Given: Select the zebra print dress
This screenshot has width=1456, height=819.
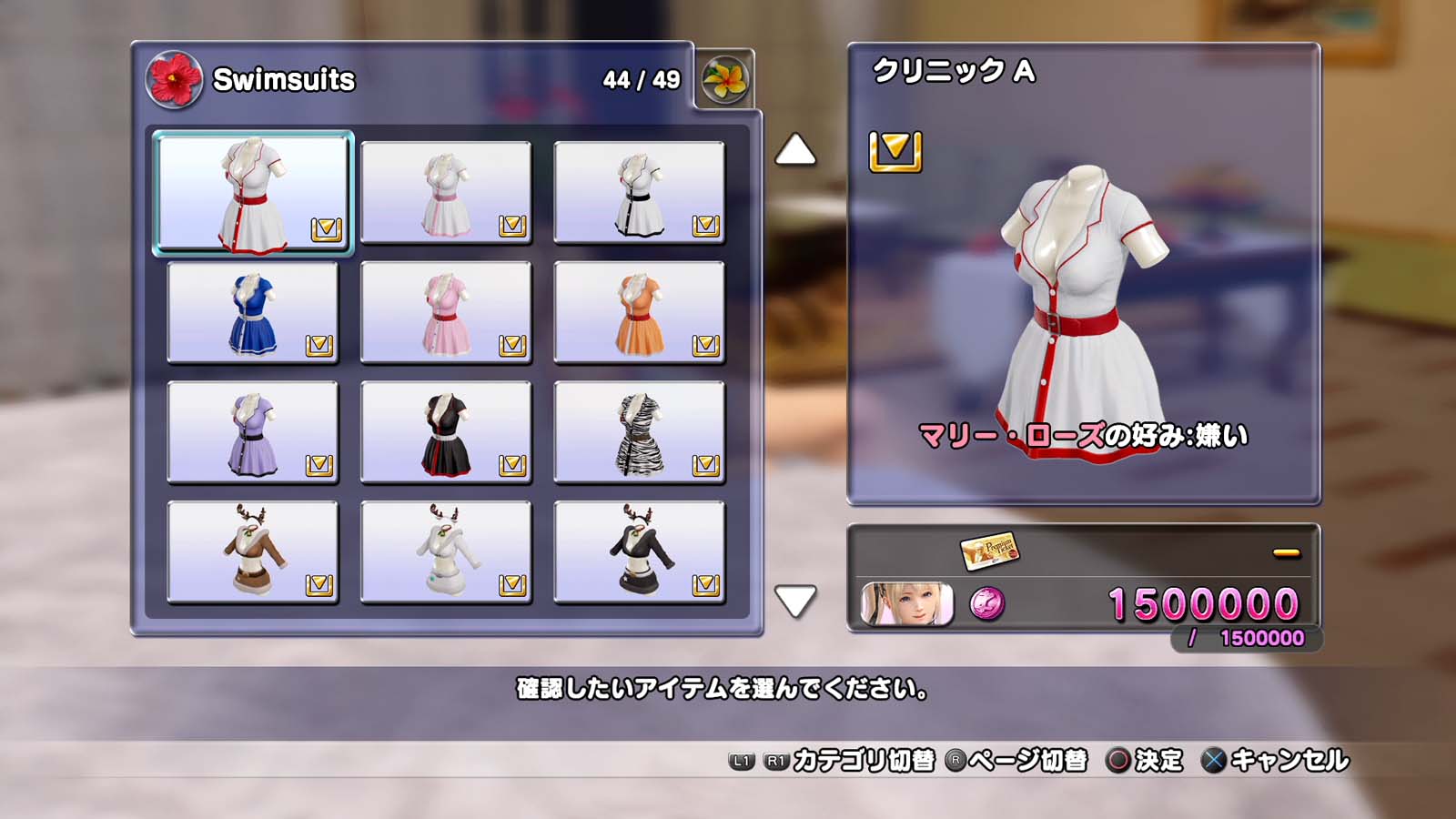Looking at the screenshot, I should pos(639,432).
